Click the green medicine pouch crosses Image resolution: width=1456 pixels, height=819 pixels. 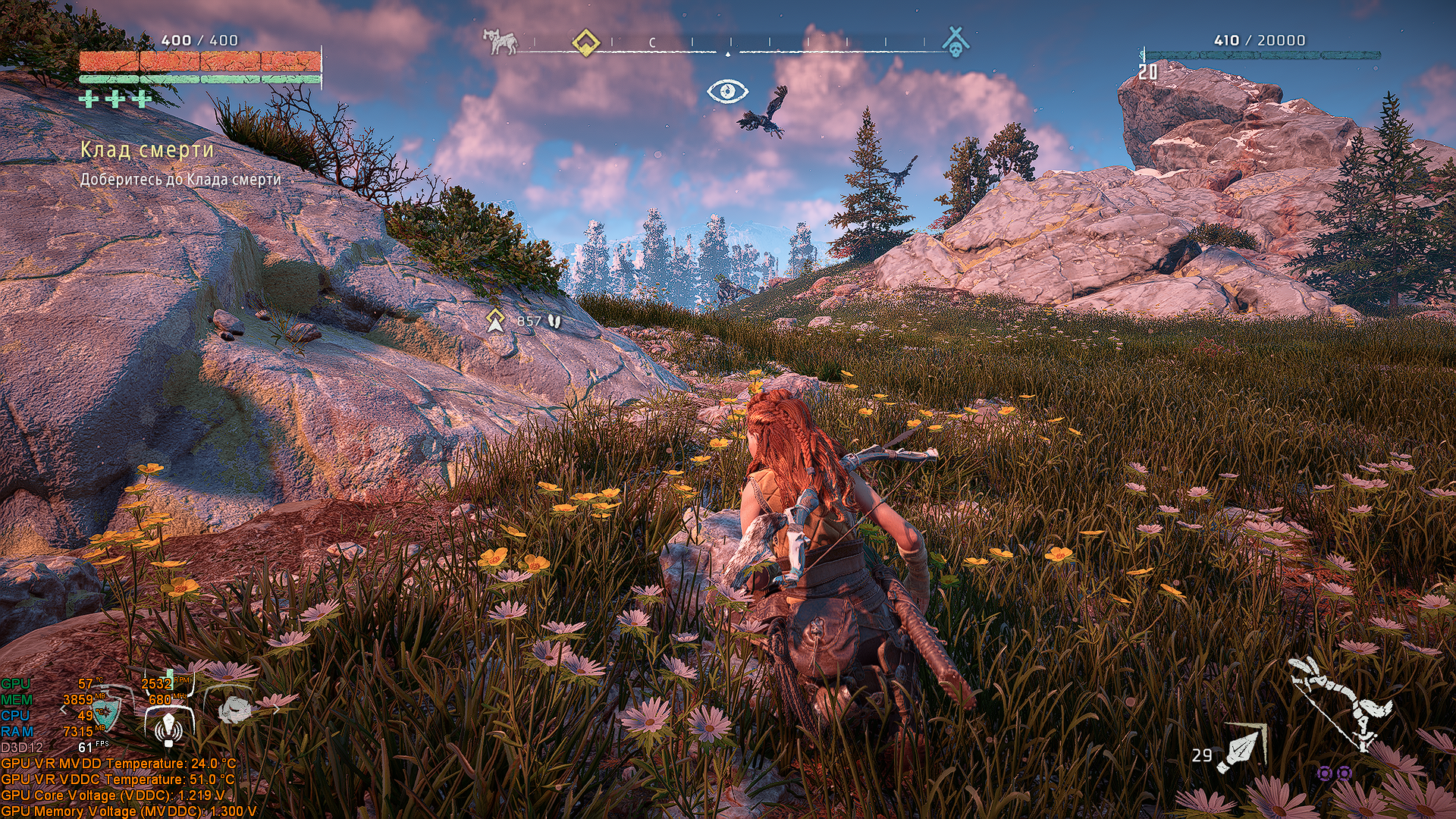point(115,99)
